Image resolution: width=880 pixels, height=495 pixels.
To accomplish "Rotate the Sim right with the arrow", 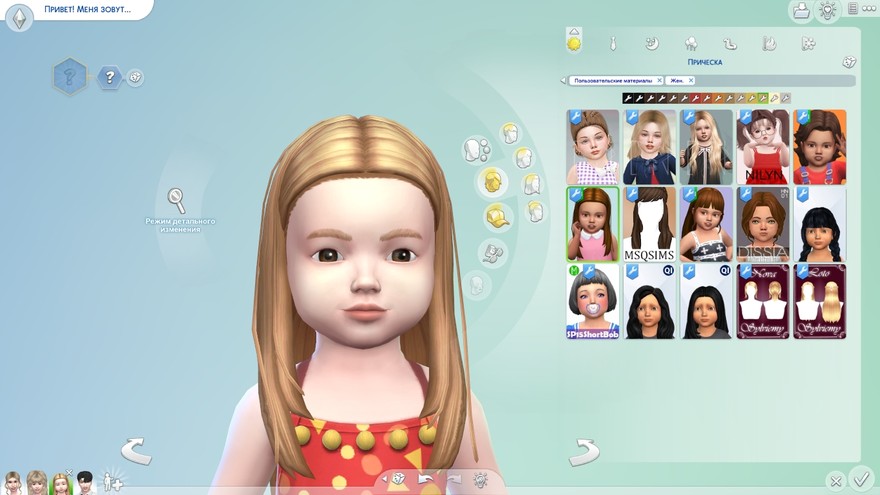I will (x=584, y=451).
